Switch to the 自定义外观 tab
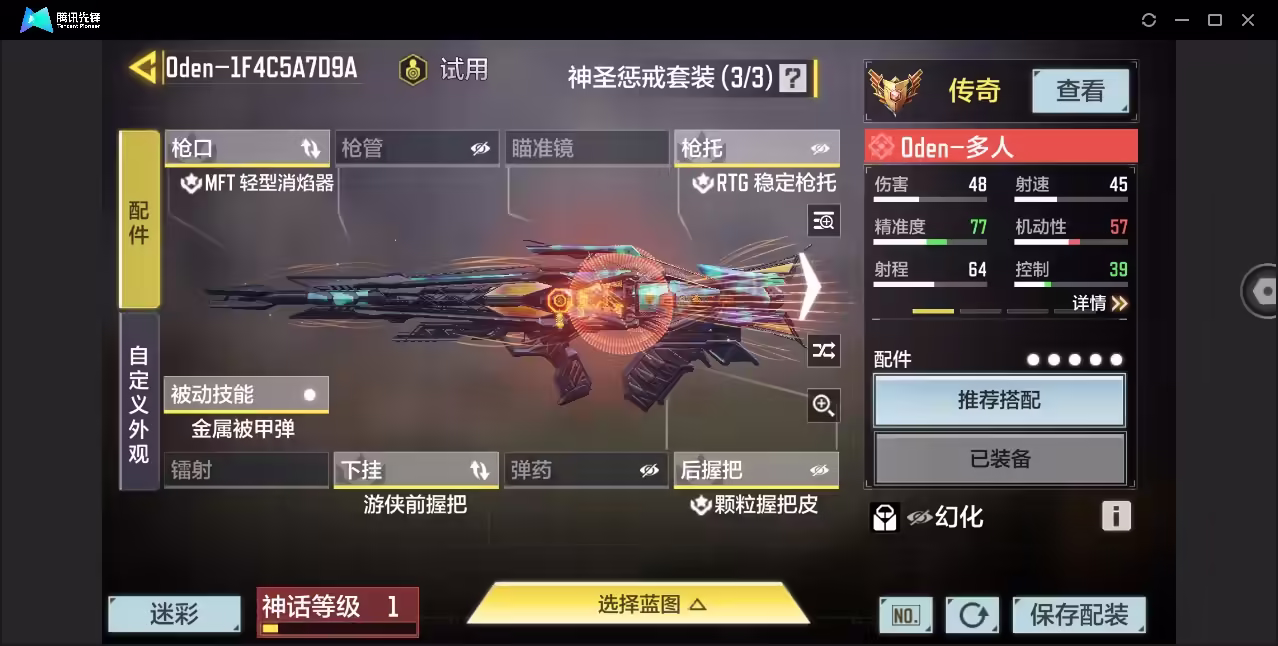Screen dimensions: 1278x646 (139, 403)
